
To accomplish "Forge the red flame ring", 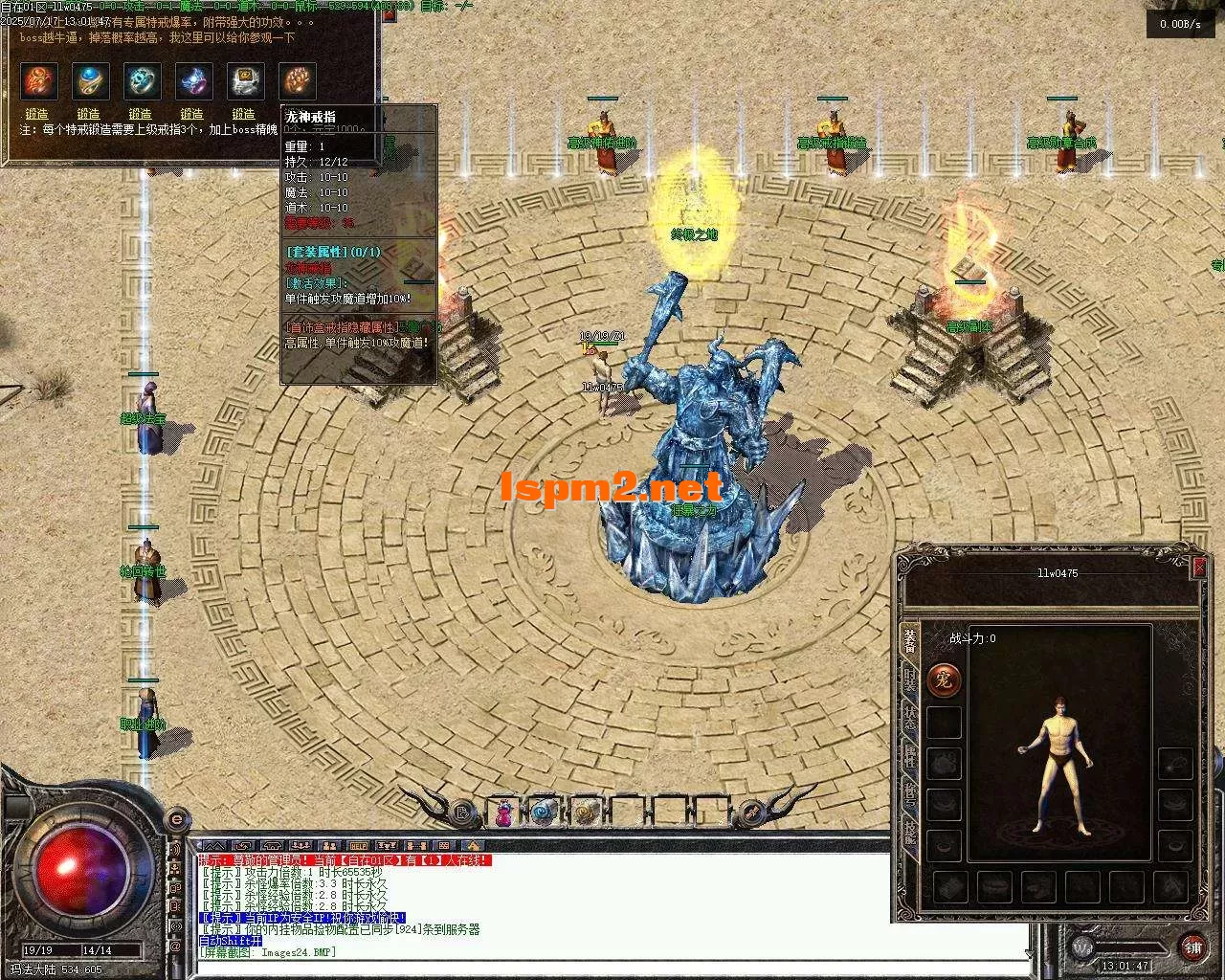I will pos(37,114).
